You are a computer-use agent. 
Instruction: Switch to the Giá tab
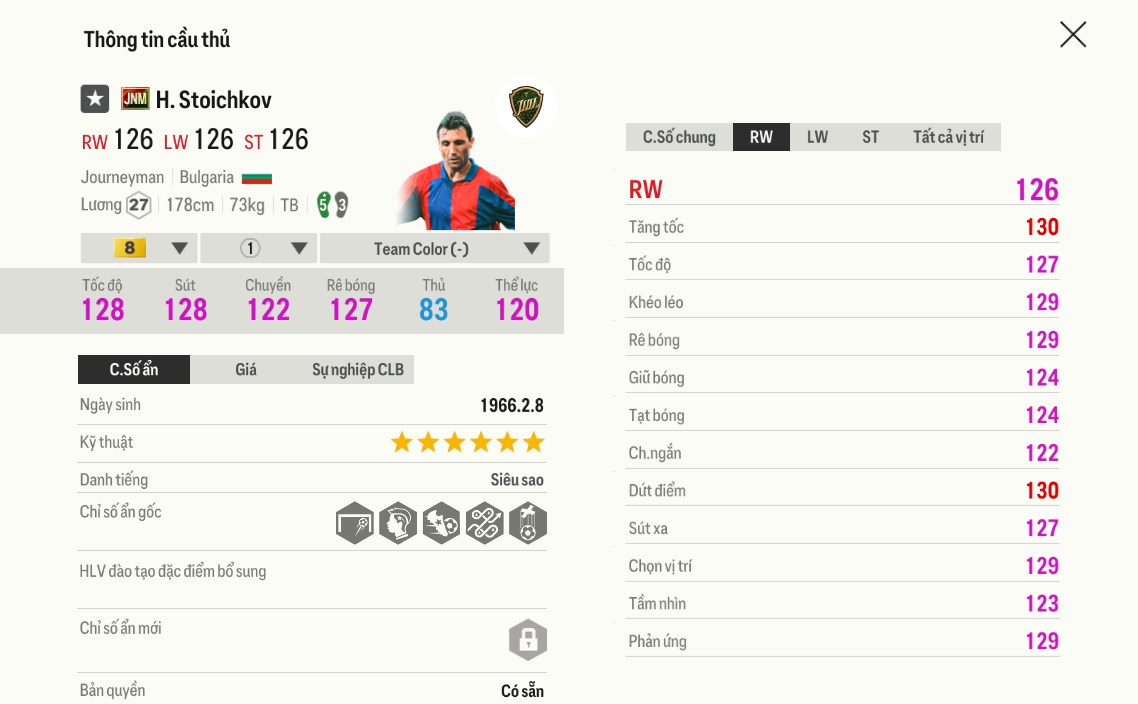(x=246, y=370)
